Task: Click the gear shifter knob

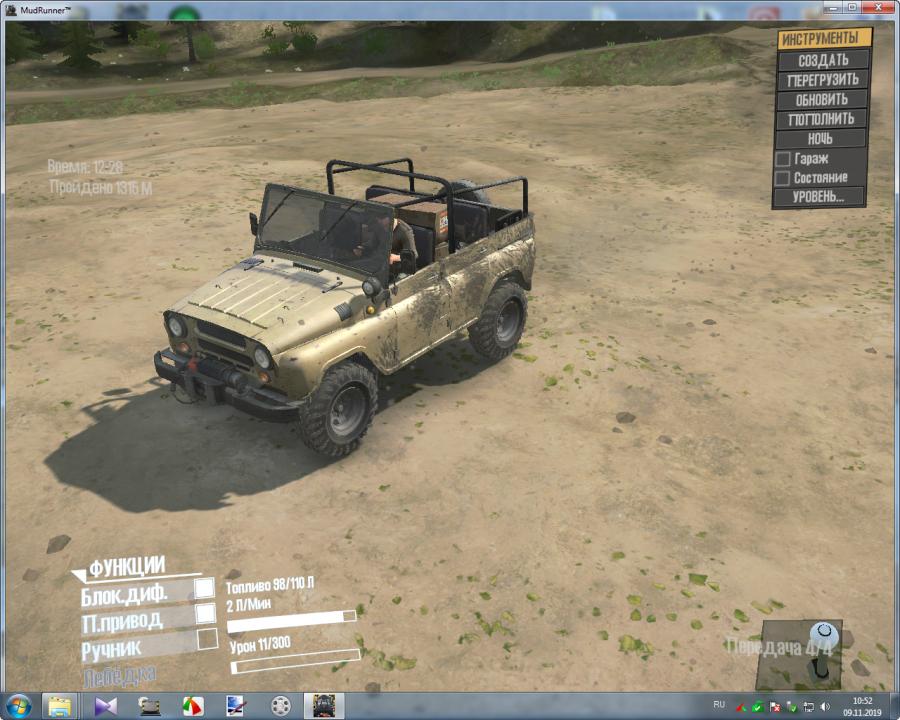Action: pyautogui.click(x=824, y=634)
